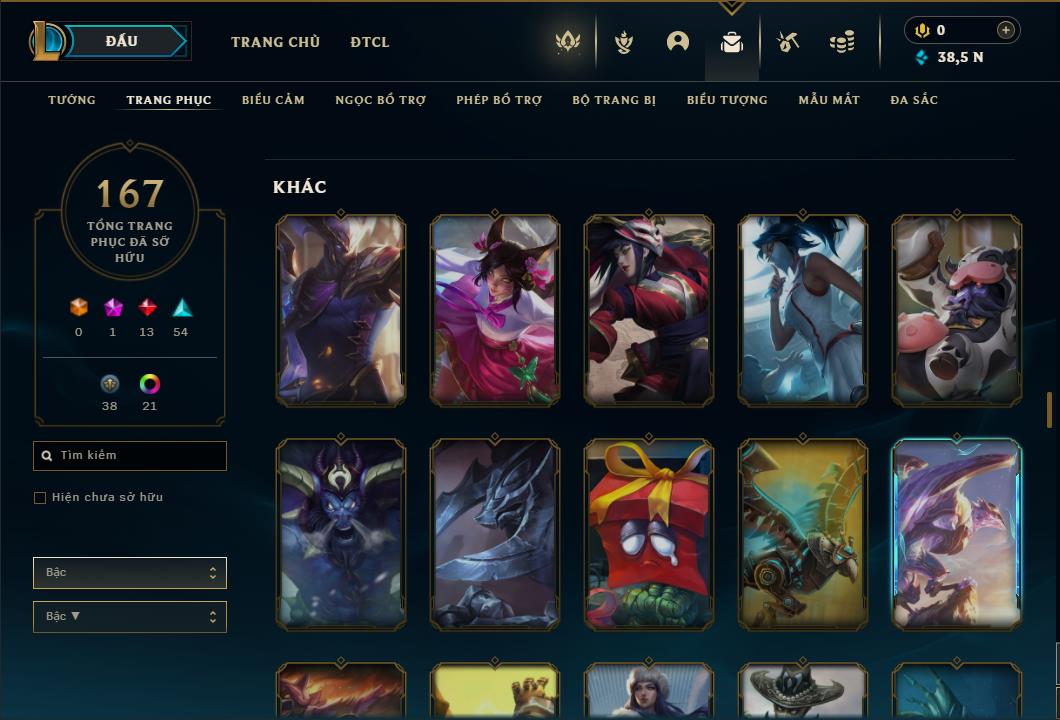Image resolution: width=1060 pixels, height=720 pixels.
Task: Switch to the PHÉP BỔ TRỢ tab
Action: coord(499,100)
